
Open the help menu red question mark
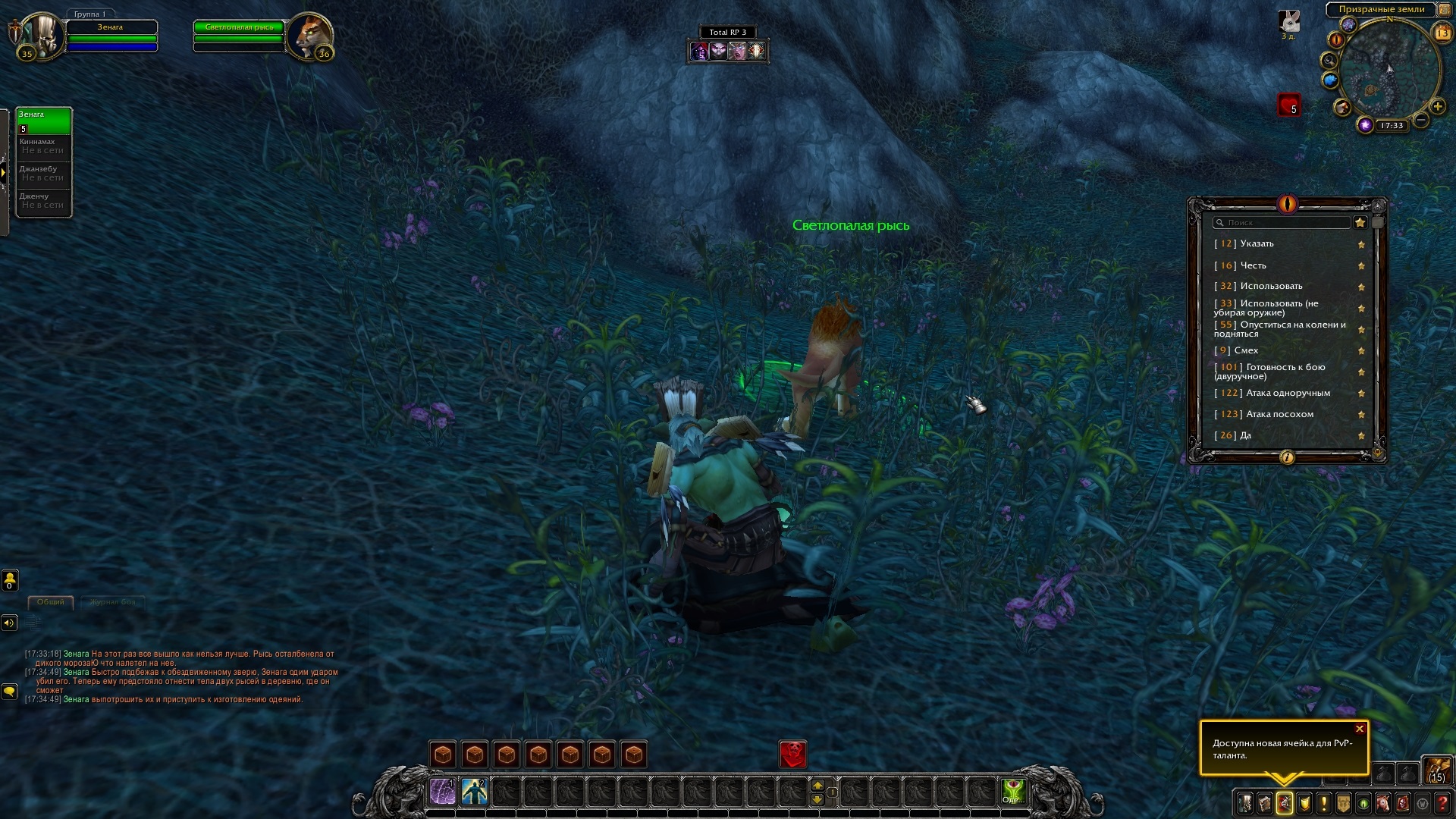(1442, 803)
